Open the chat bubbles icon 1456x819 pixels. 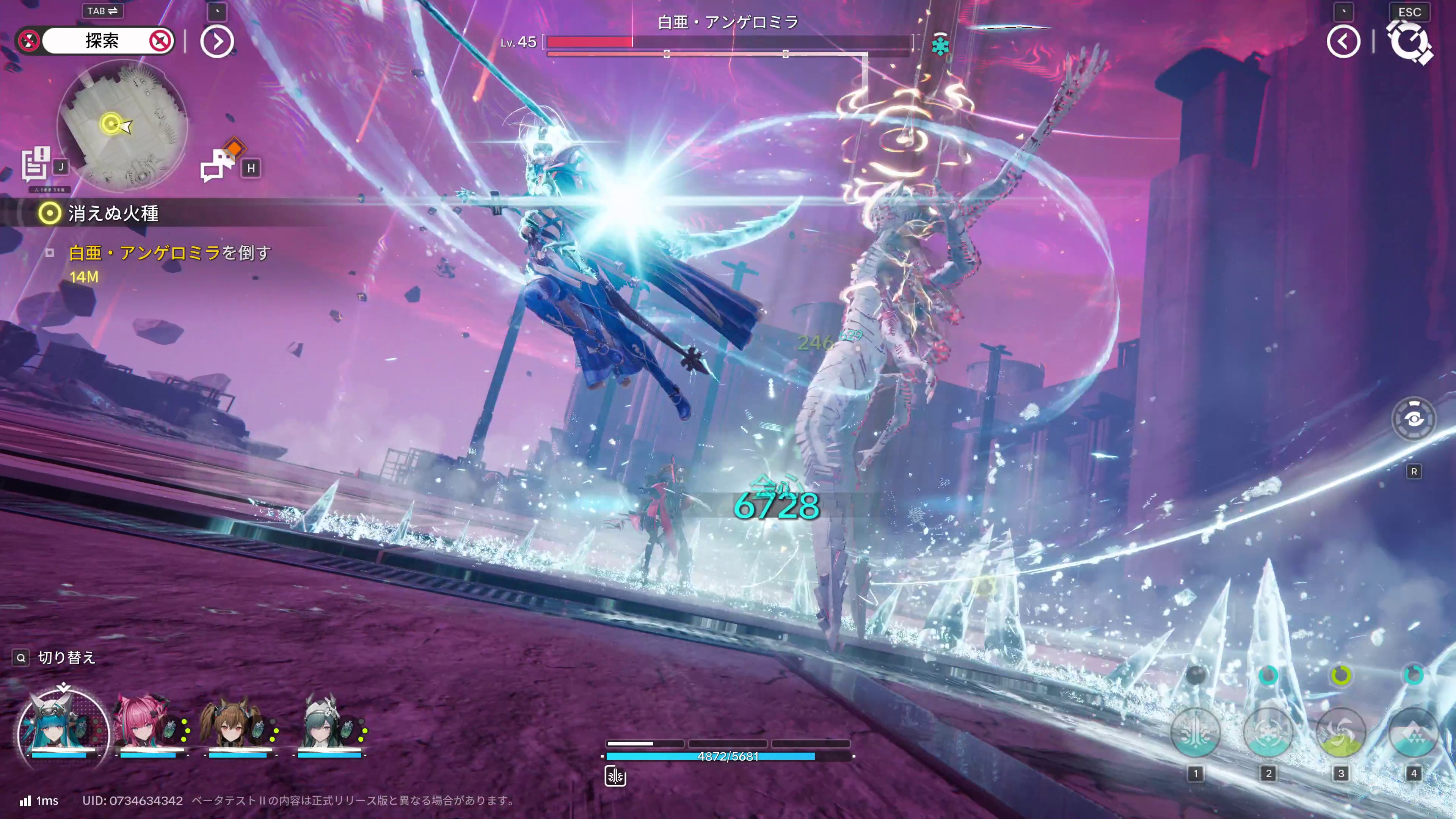click(218, 165)
